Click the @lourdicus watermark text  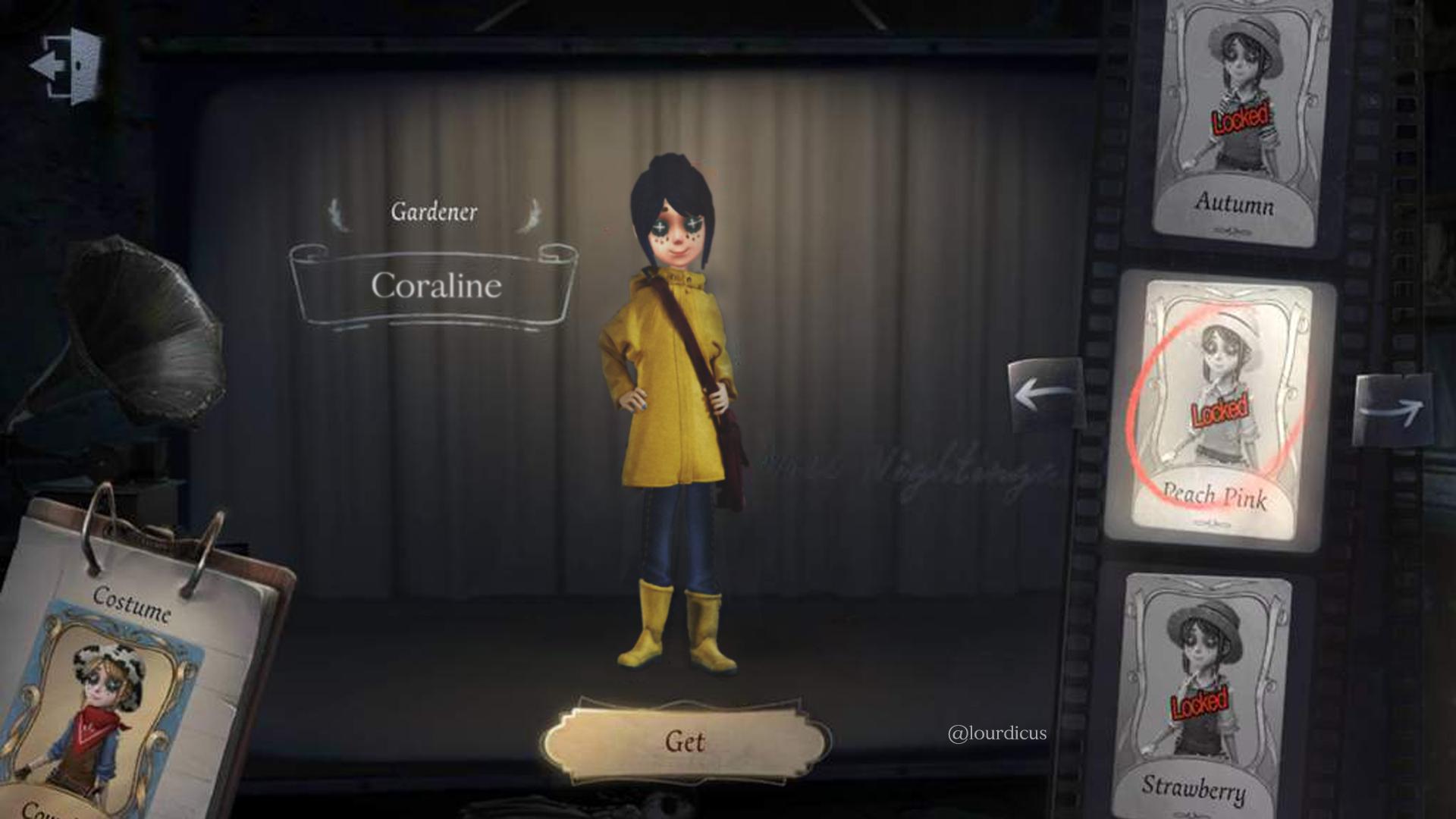[x=997, y=732]
